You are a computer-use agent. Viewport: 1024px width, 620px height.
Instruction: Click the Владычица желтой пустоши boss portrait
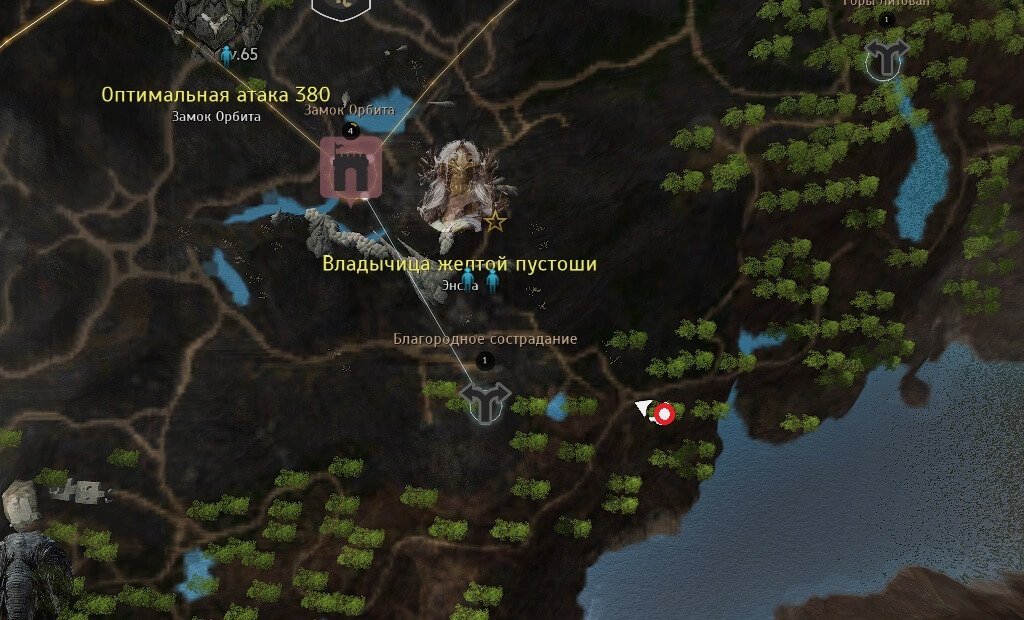pos(460,190)
